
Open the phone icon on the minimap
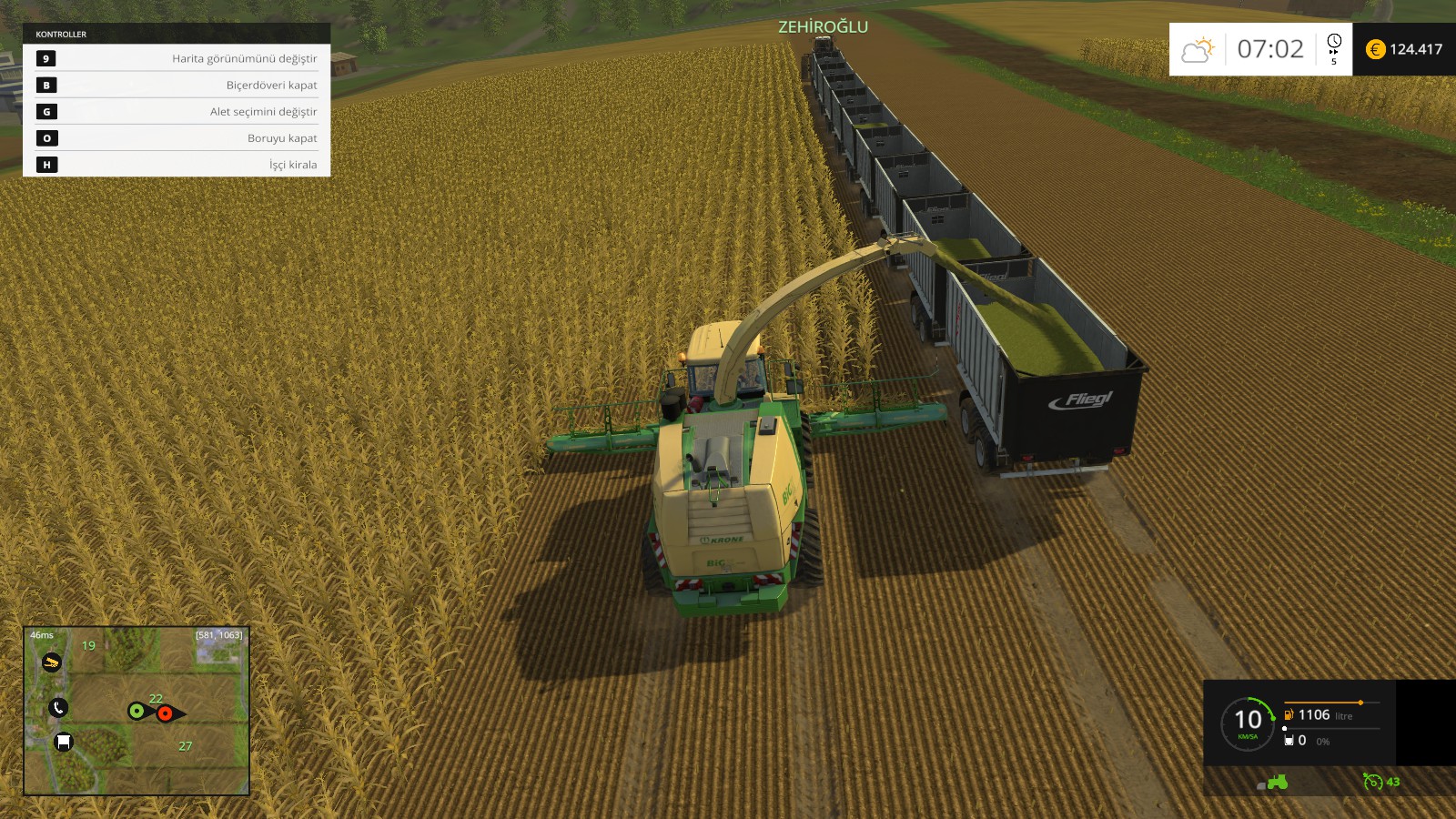coord(59,708)
